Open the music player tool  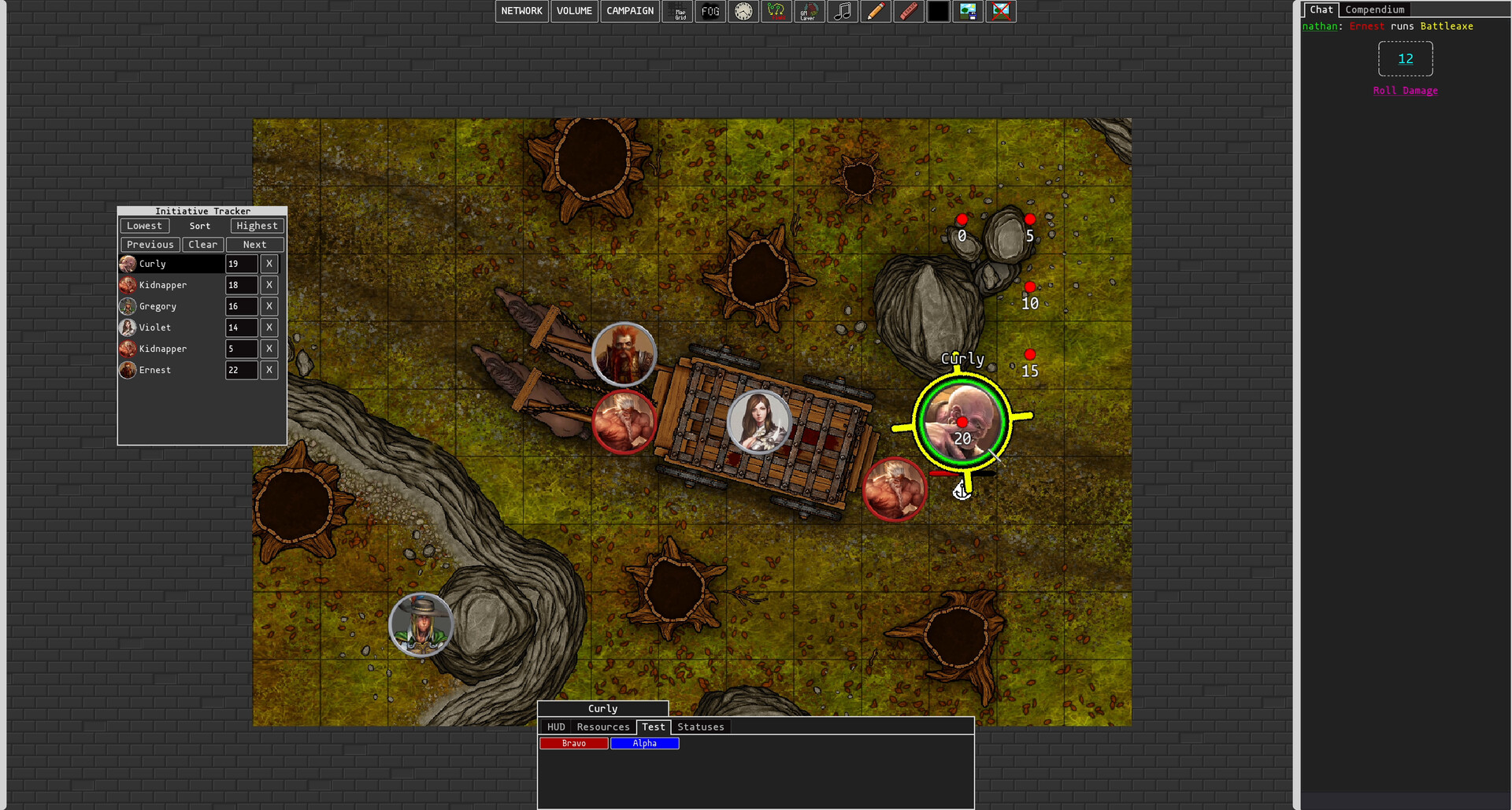[843, 11]
